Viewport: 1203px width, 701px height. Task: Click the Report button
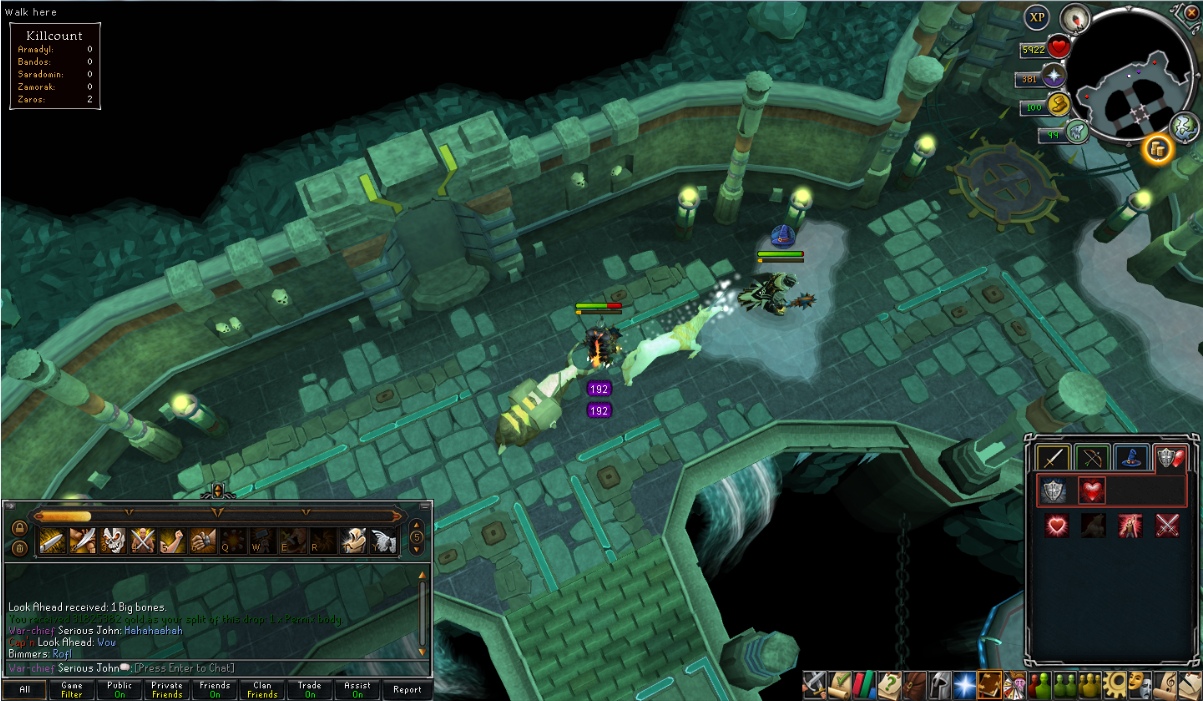click(x=406, y=690)
